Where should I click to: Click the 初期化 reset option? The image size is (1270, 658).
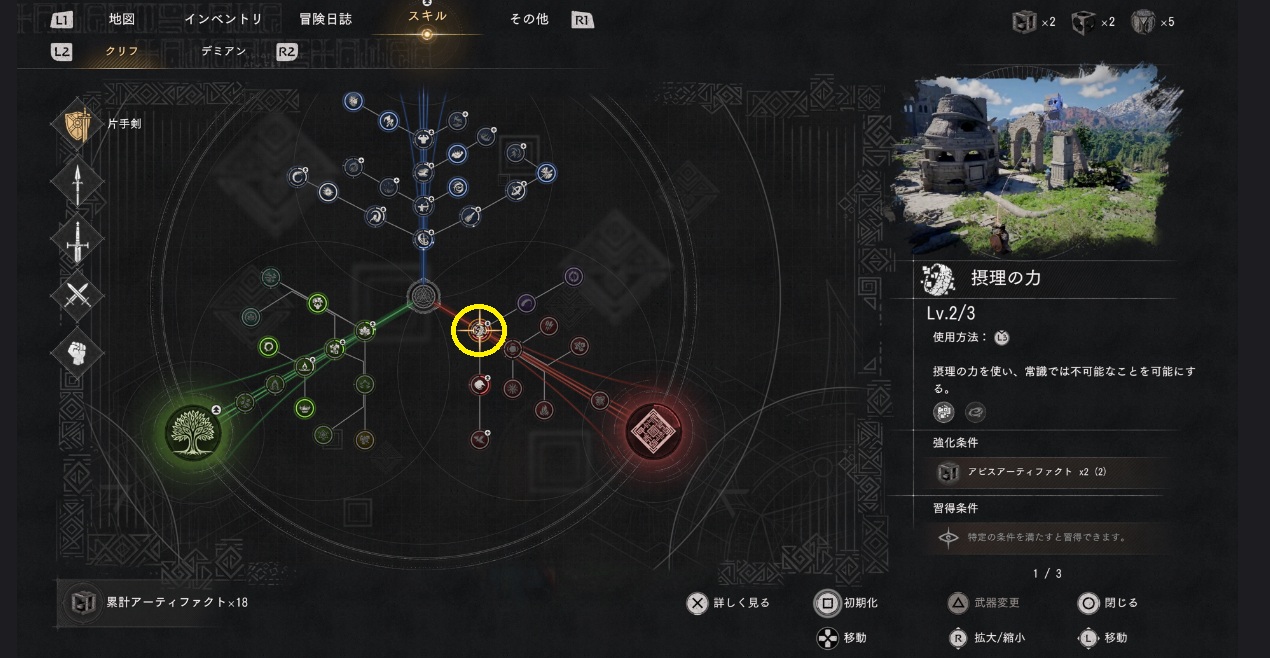pyautogui.click(x=847, y=603)
